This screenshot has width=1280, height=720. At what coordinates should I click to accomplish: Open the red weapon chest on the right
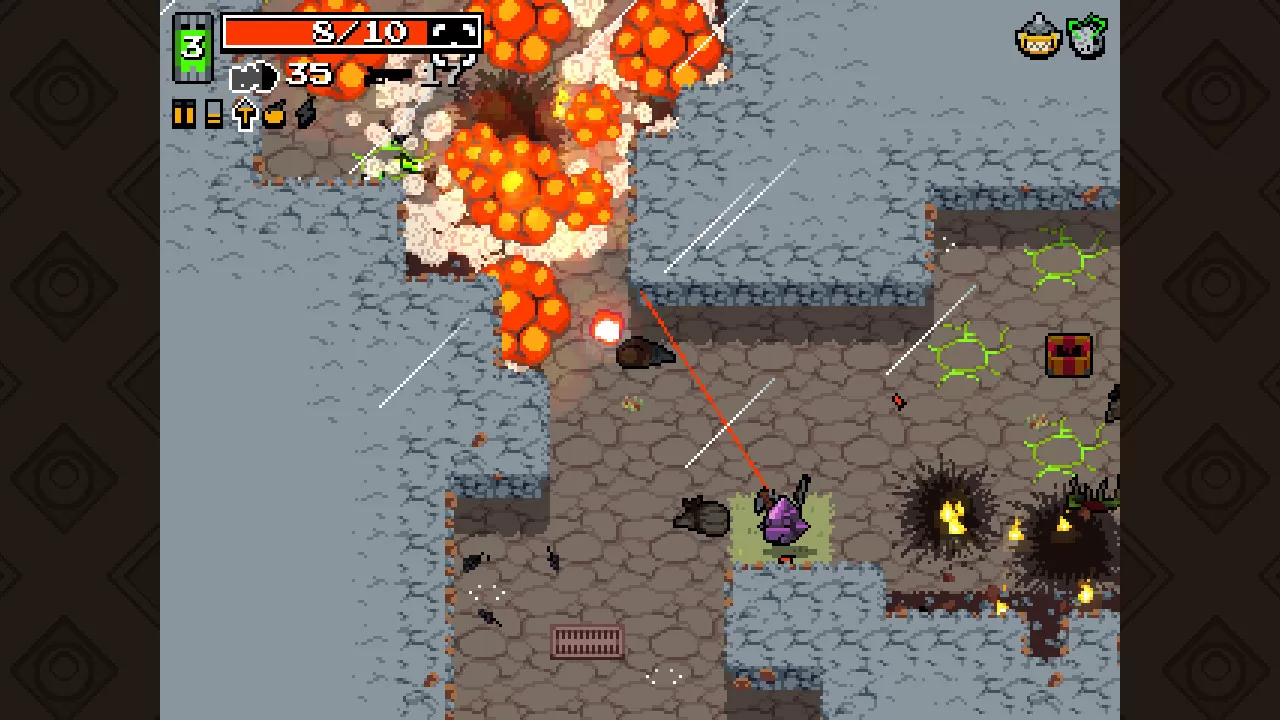pos(1069,357)
